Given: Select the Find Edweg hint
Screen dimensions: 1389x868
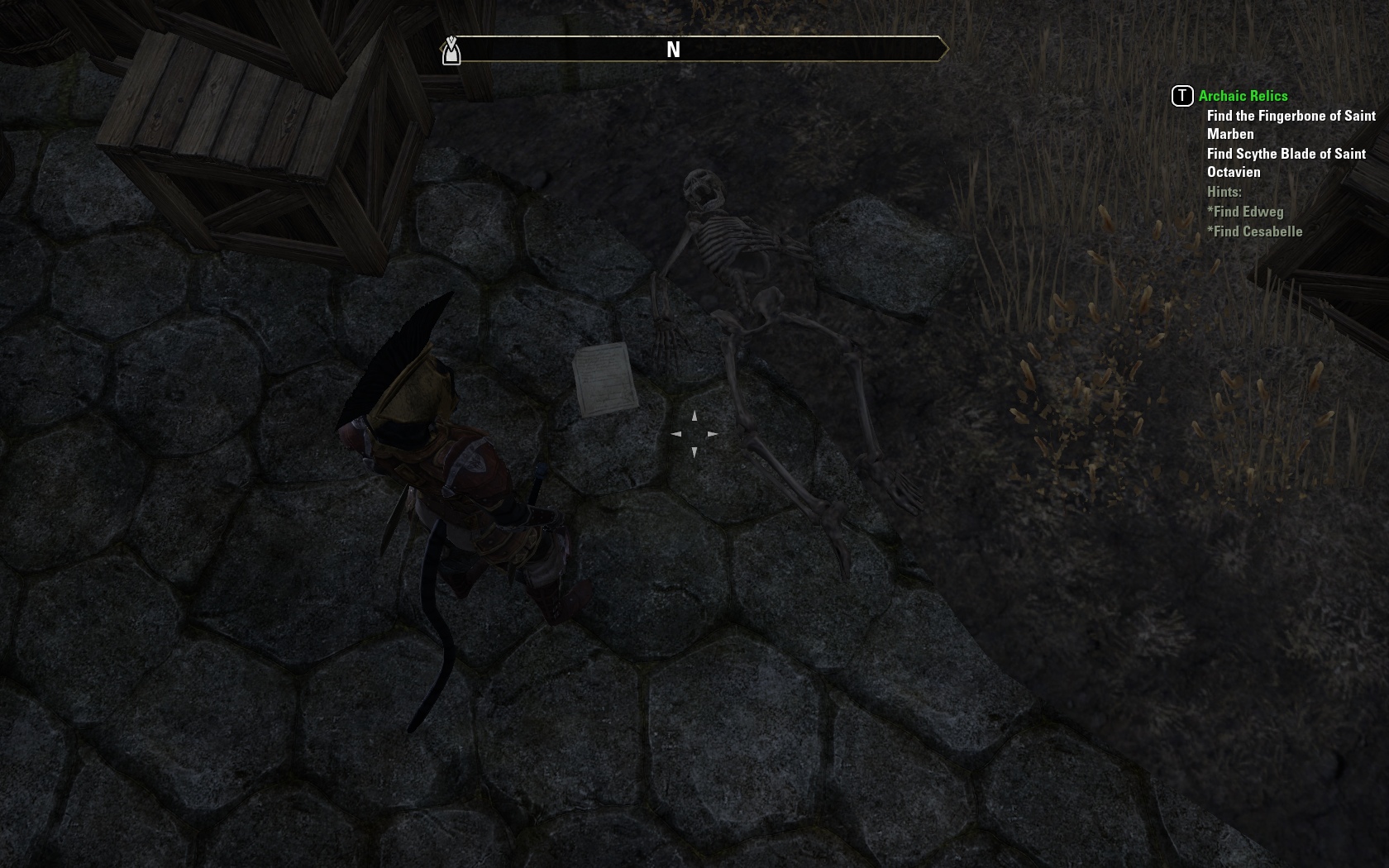Looking at the screenshot, I should coord(1248,212).
